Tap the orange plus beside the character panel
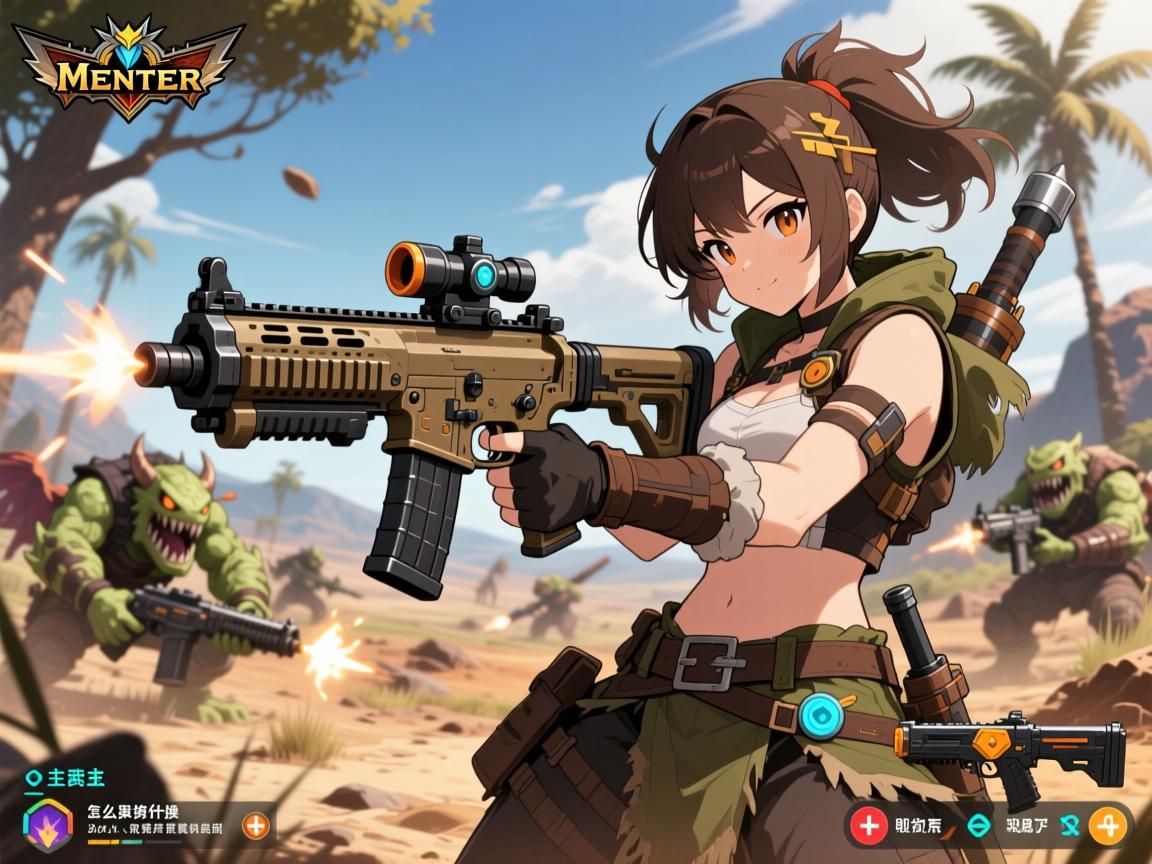This screenshot has width=1152, height=864. tap(255, 826)
